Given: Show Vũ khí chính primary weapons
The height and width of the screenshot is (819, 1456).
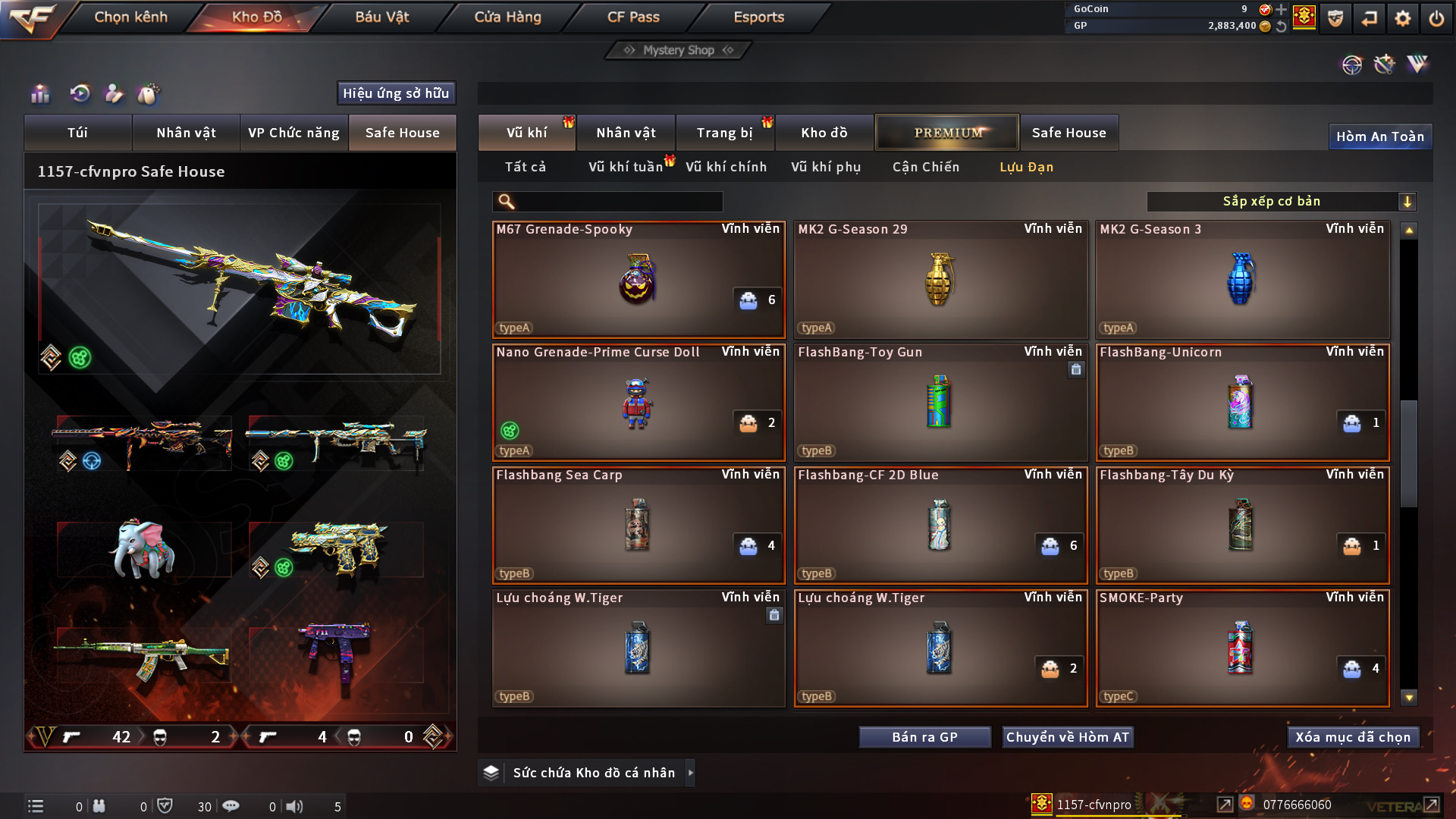Looking at the screenshot, I should (726, 167).
